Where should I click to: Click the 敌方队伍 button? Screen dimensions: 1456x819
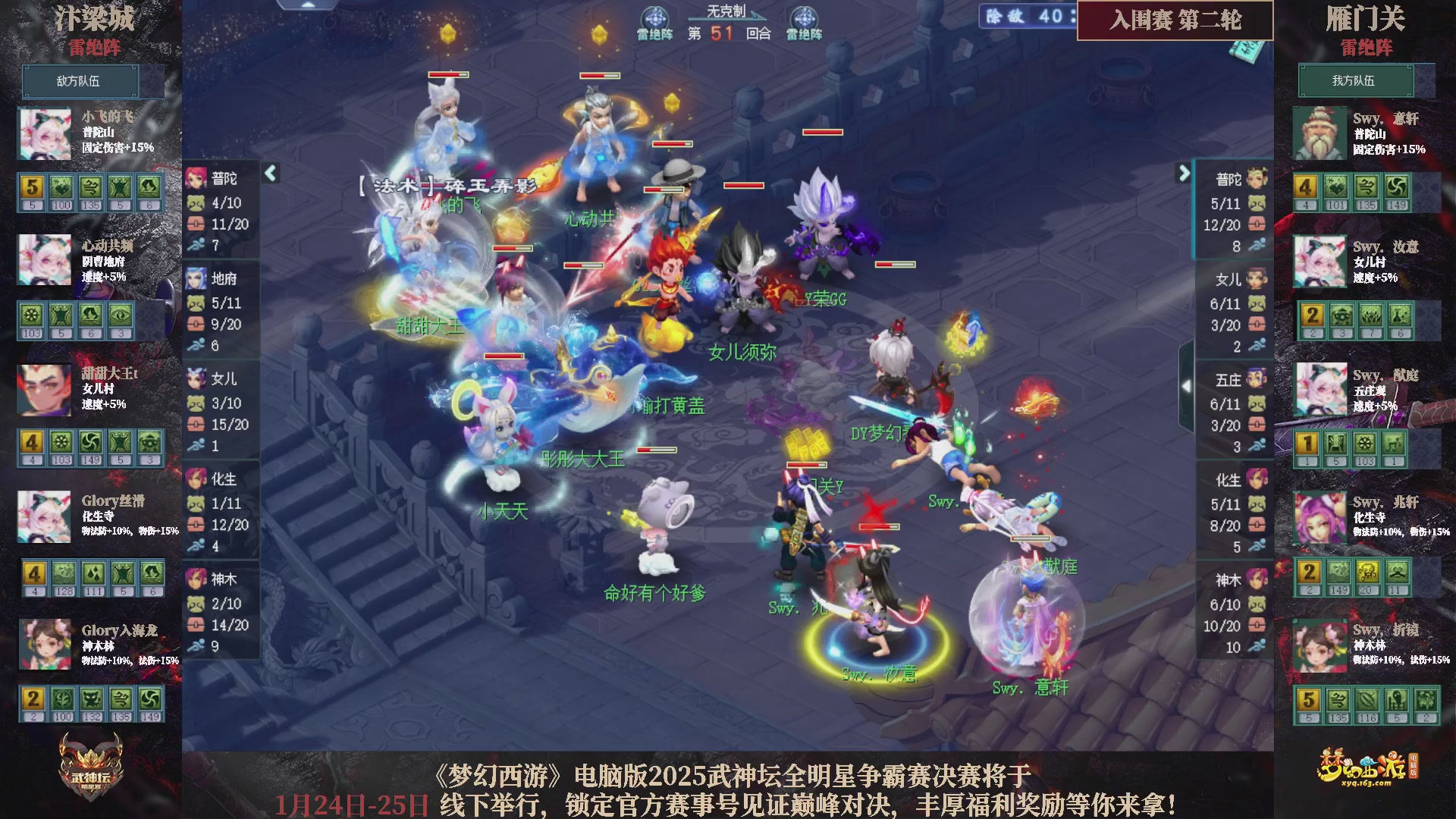[x=82, y=81]
